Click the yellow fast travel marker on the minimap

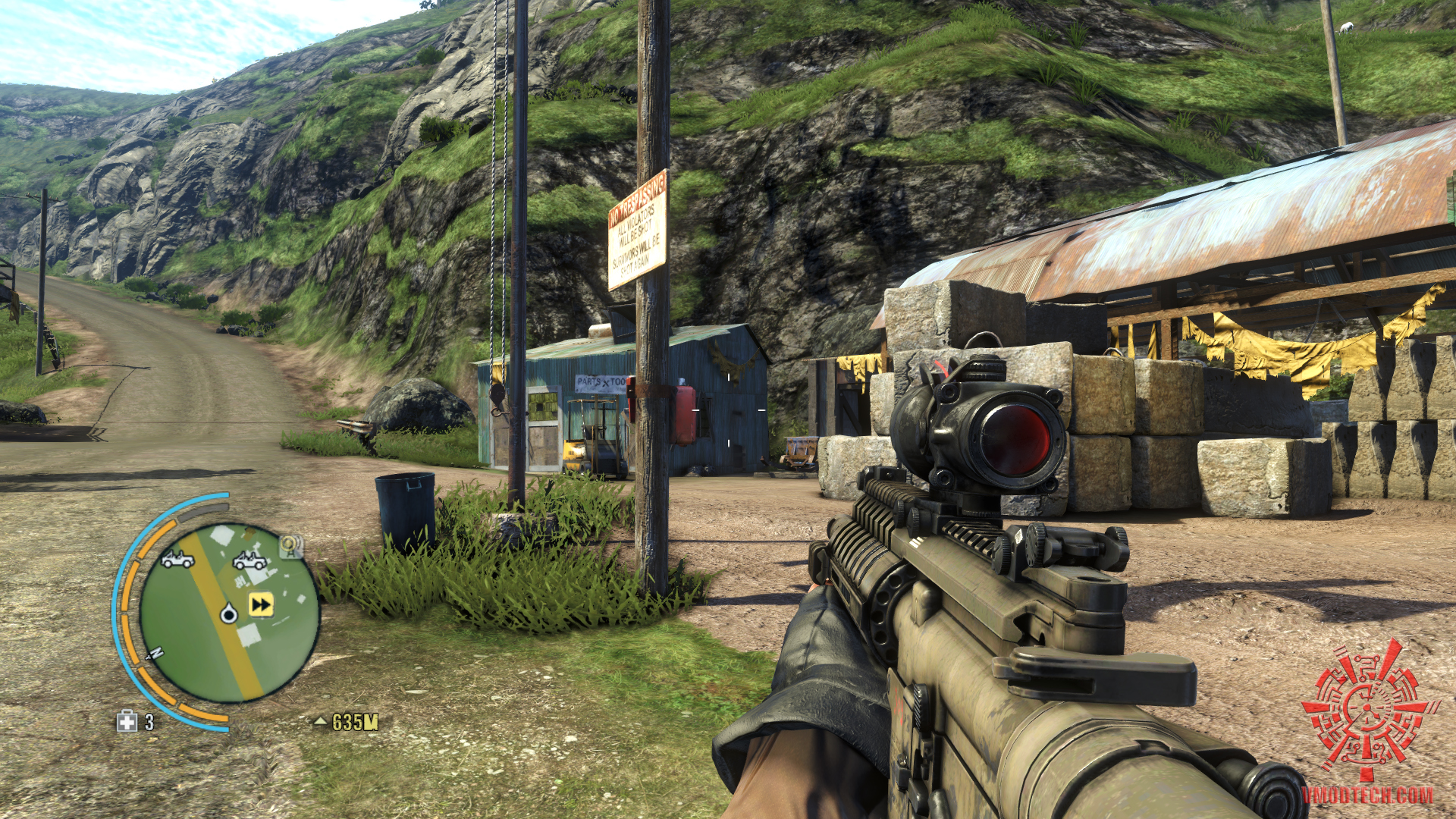click(261, 604)
